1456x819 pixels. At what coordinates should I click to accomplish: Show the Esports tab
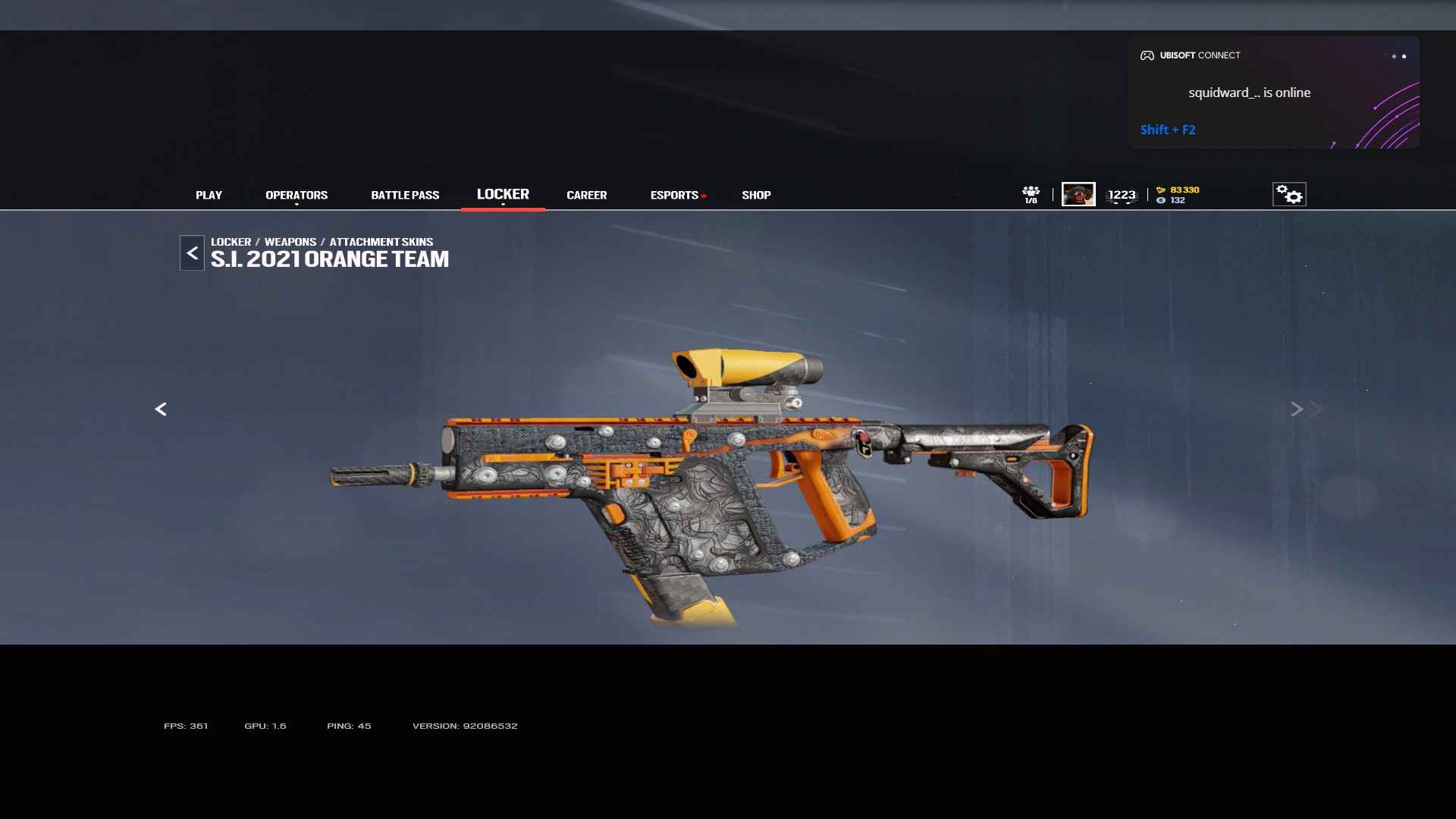click(x=674, y=195)
